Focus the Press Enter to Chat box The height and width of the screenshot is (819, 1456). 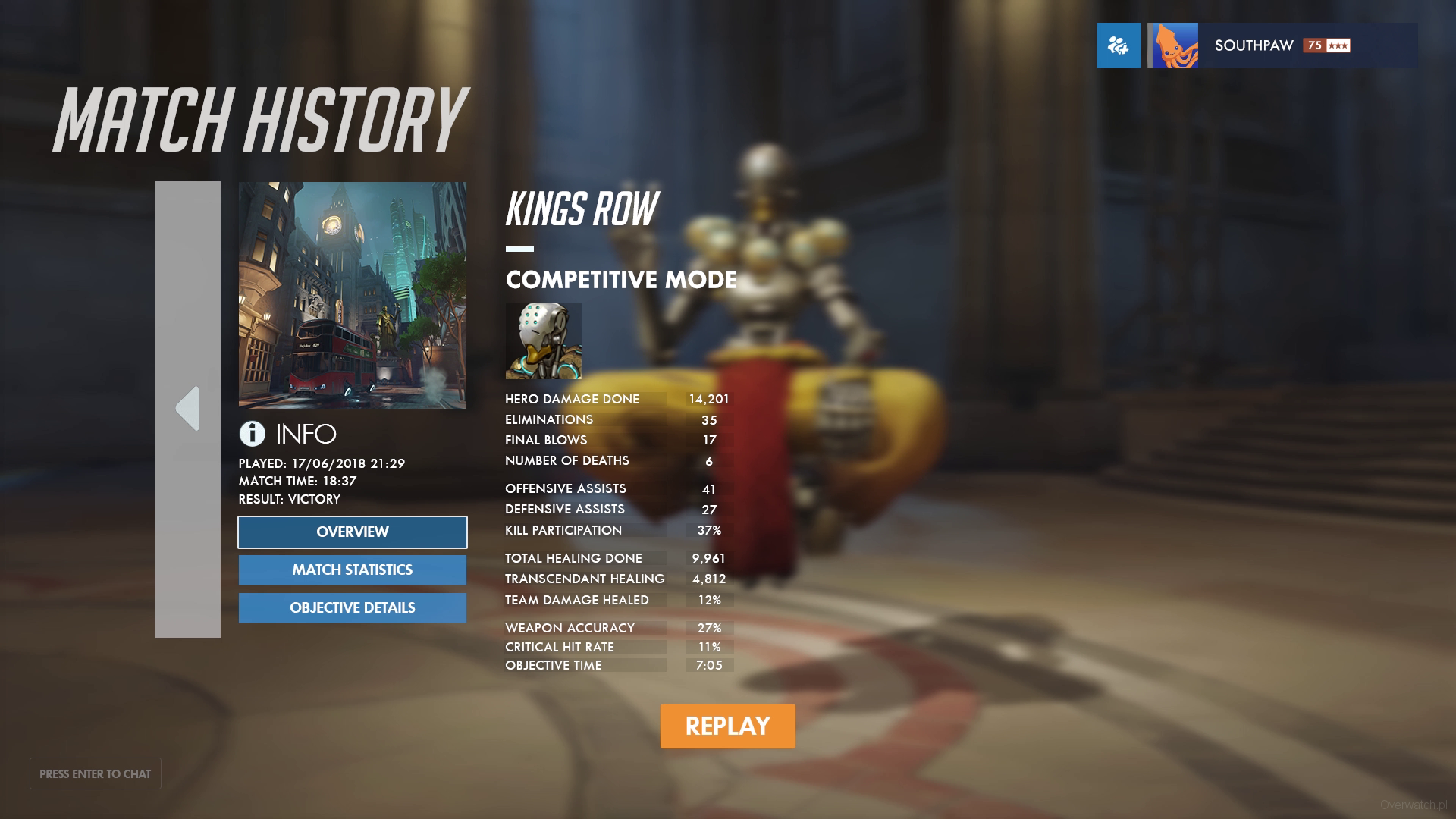coord(96,773)
